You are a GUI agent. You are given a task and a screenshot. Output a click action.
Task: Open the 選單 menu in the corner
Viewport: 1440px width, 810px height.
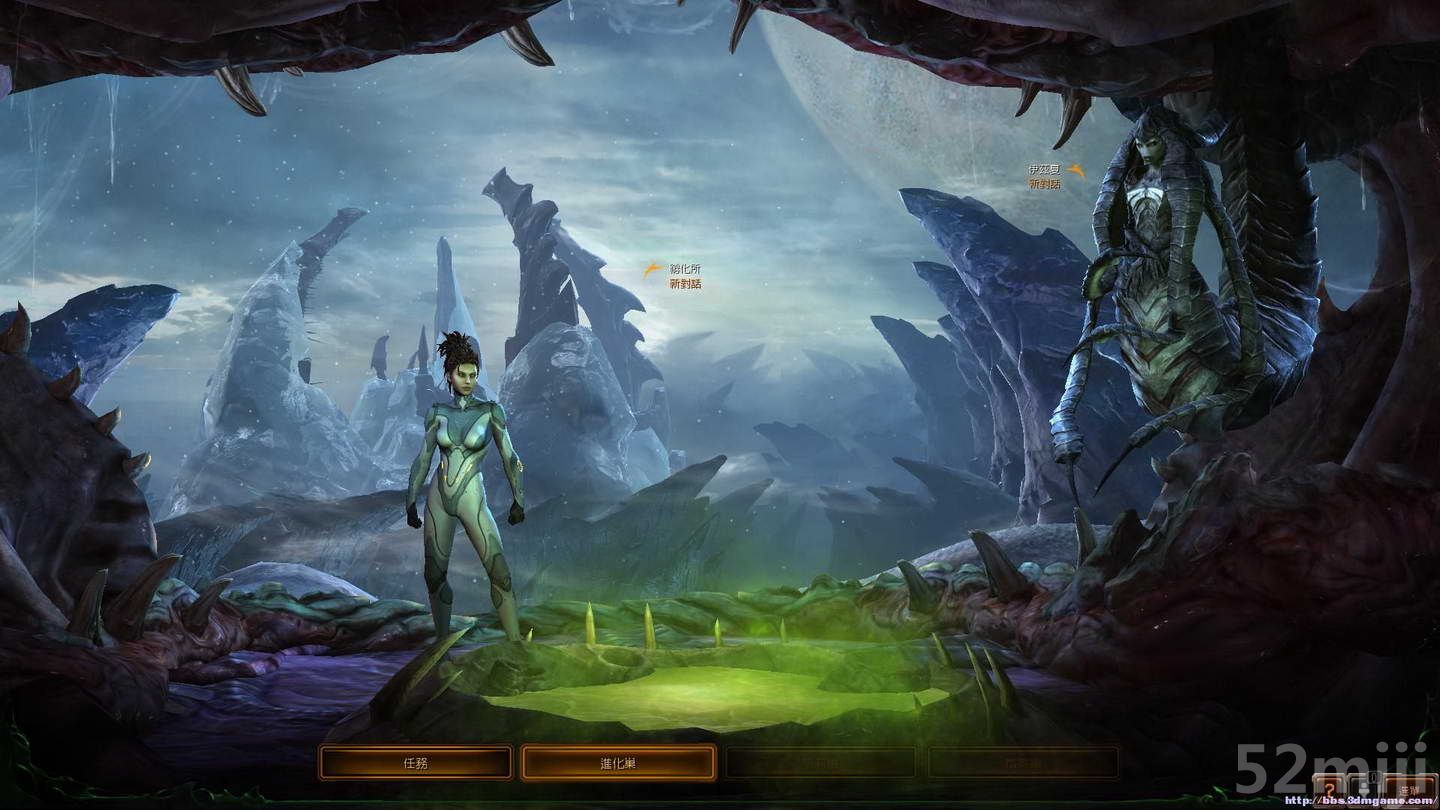click(x=1408, y=789)
